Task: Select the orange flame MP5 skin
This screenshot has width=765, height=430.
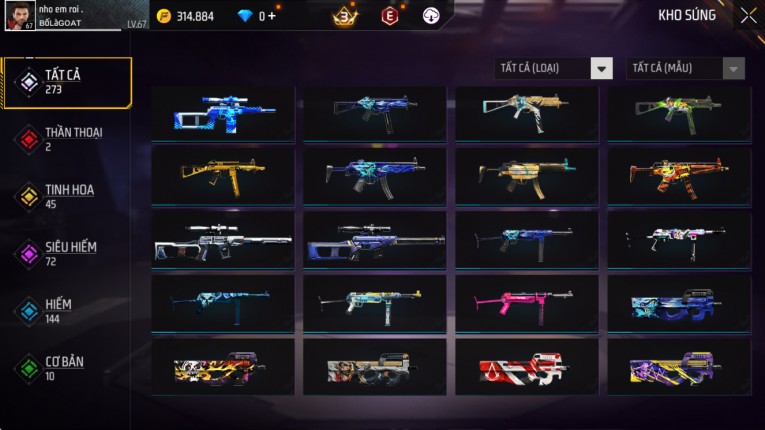Action: (679, 175)
